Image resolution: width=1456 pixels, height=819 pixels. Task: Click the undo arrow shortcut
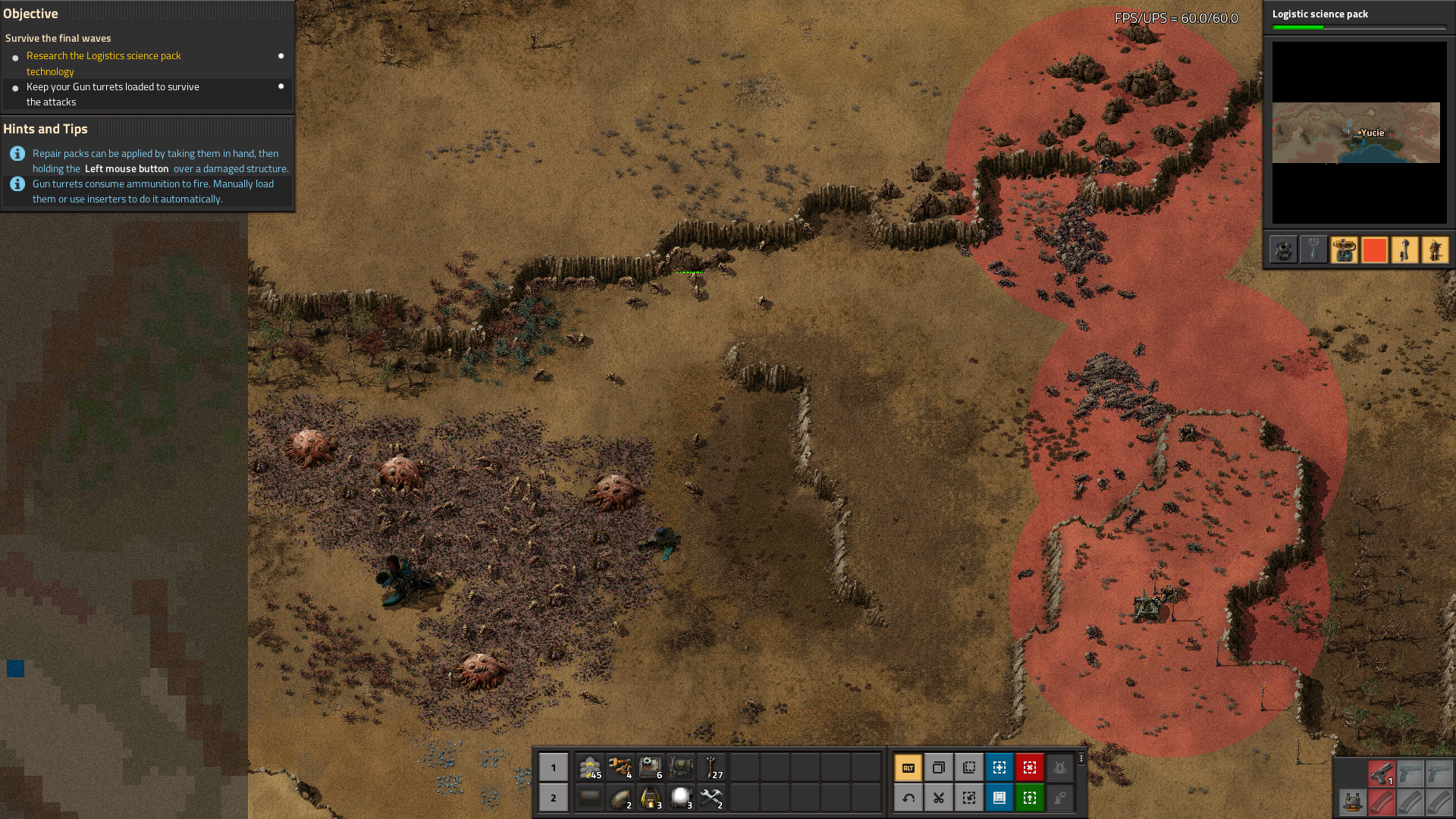[908, 798]
